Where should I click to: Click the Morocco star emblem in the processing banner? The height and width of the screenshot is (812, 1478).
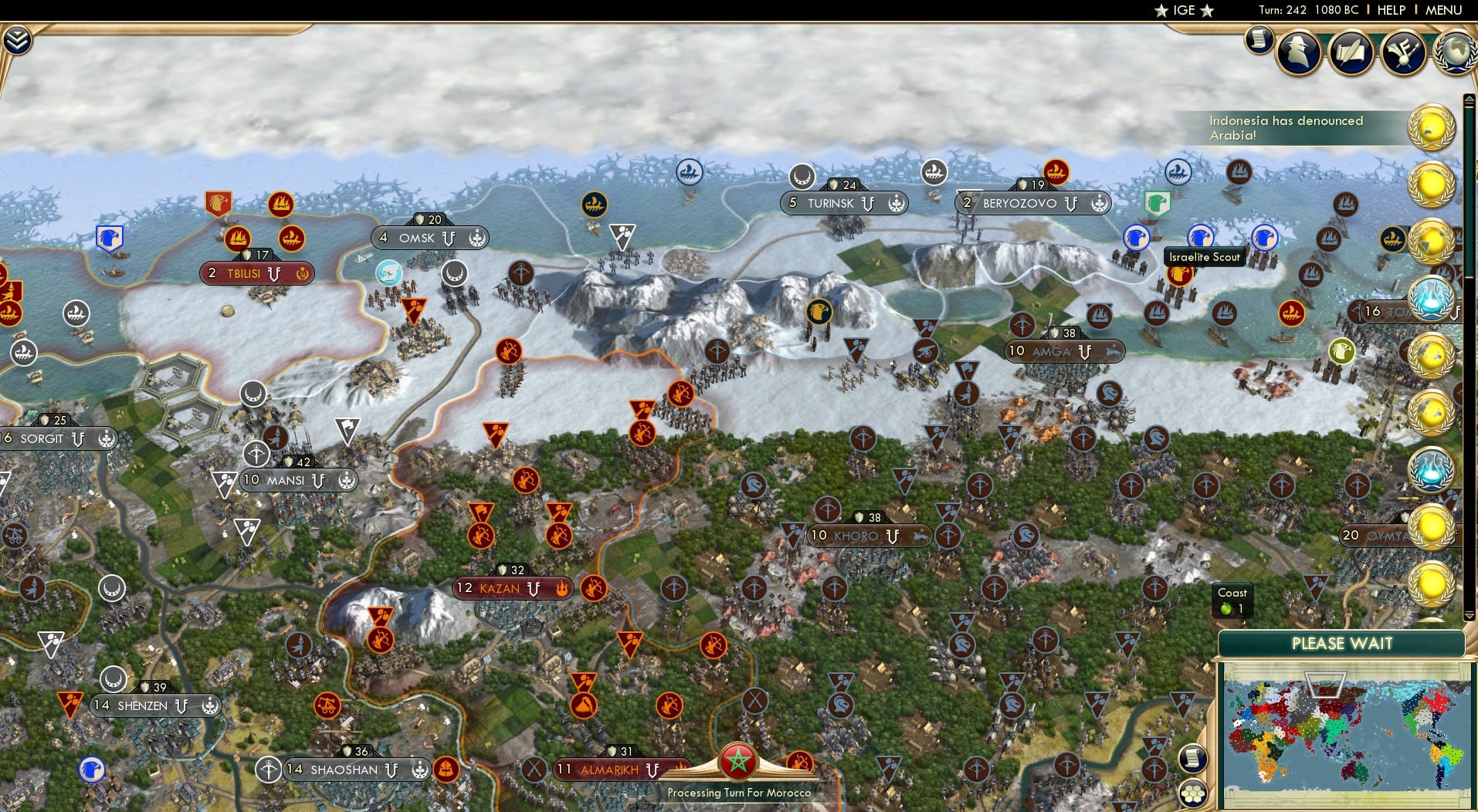(739, 761)
